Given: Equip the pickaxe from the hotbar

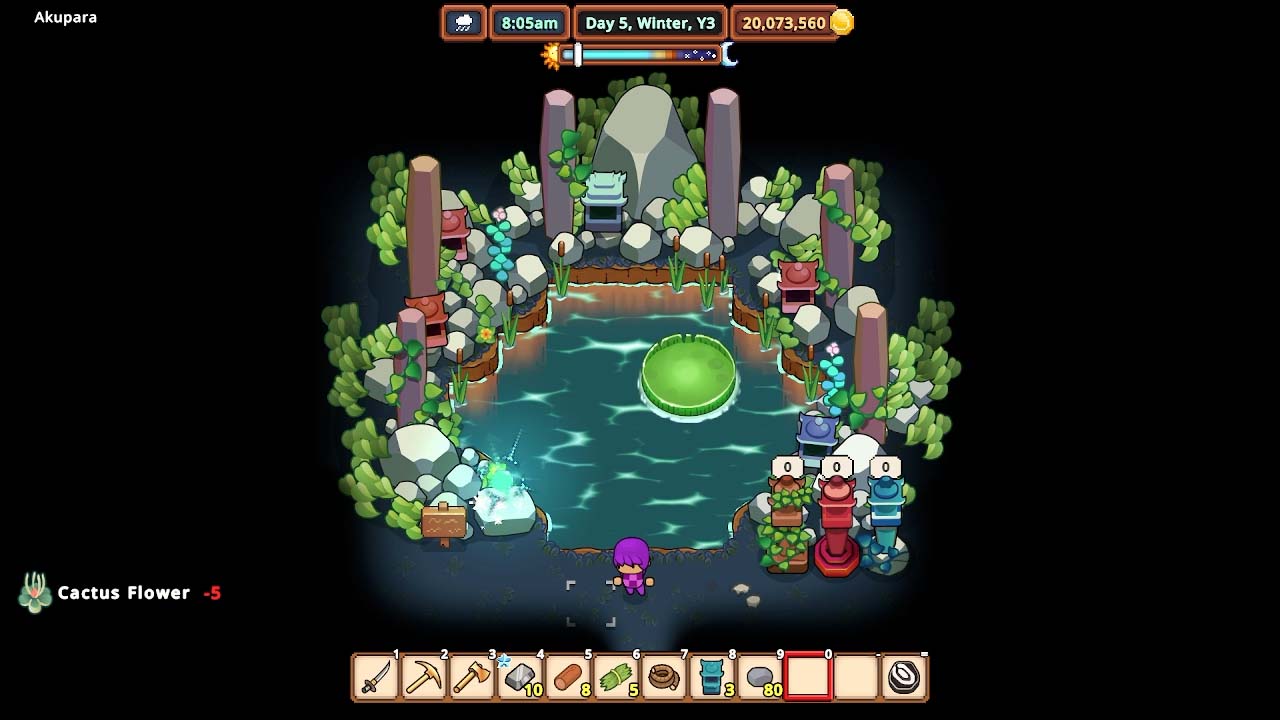Looking at the screenshot, I should click(424, 677).
